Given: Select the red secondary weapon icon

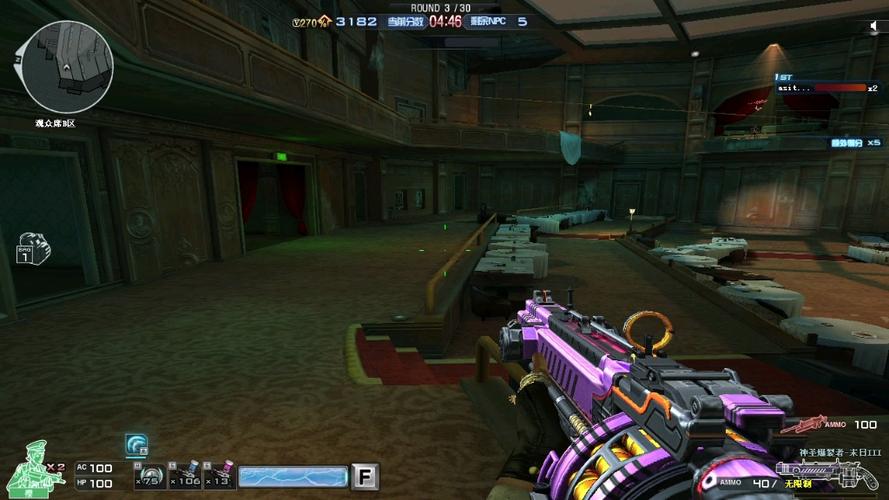Looking at the screenshot, I should pyautogui.click(x=800, y=425).
